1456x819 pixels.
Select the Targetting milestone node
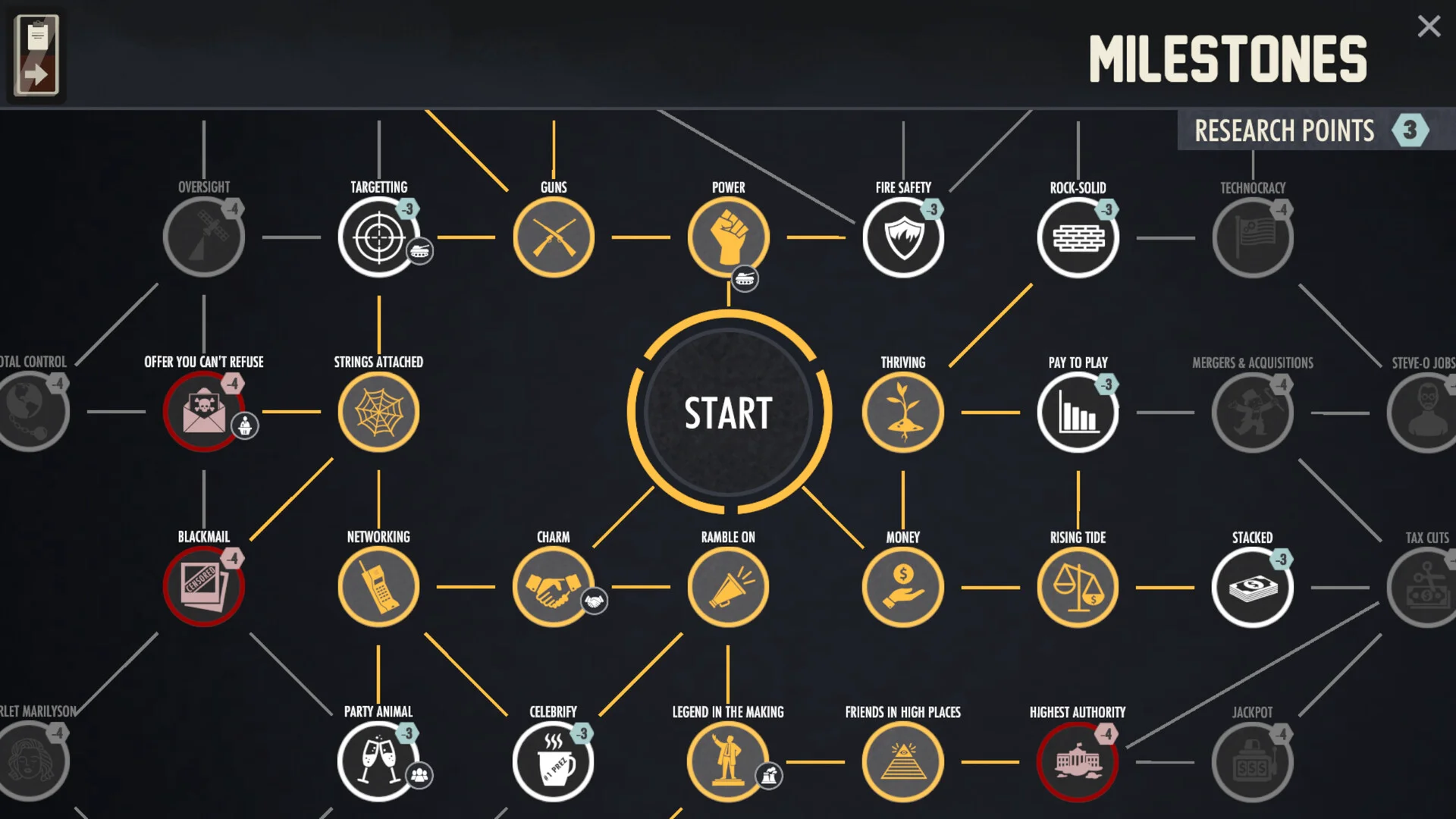point(378,237)
